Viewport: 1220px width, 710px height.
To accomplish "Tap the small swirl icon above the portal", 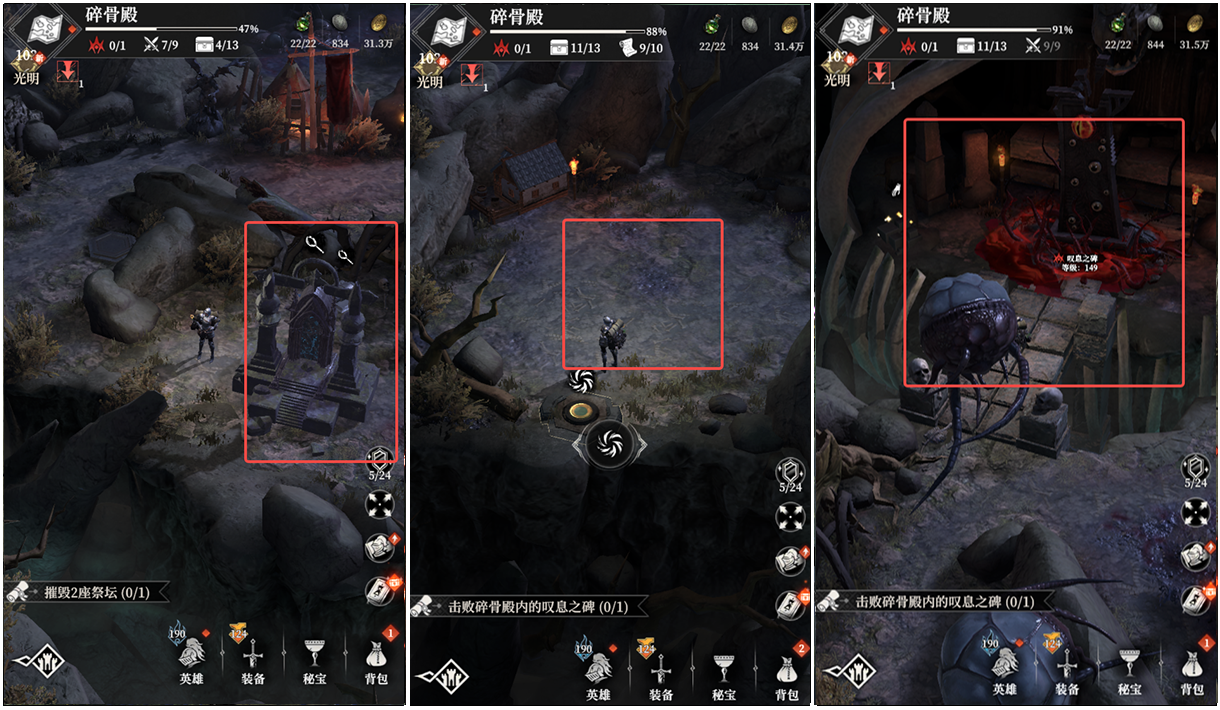I will 581,380.
